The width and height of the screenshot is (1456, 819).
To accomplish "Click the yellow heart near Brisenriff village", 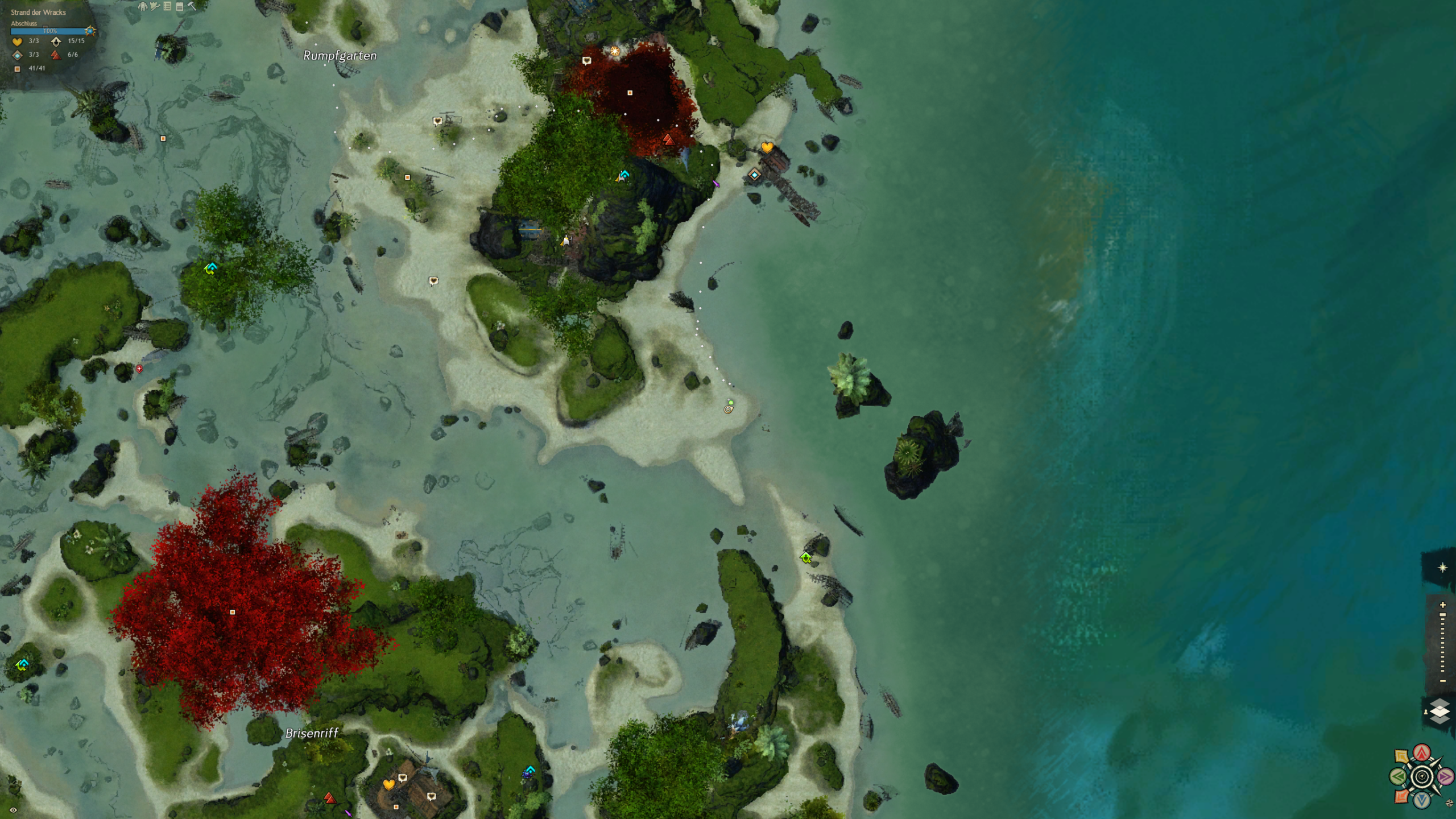I will click(388, 785).
